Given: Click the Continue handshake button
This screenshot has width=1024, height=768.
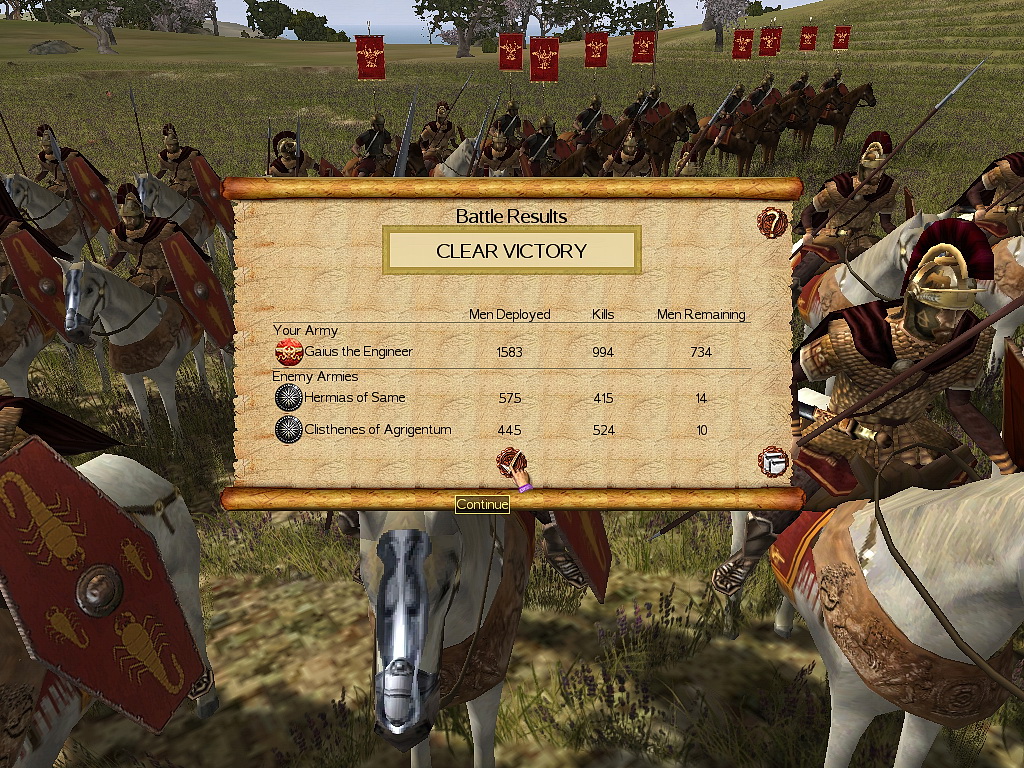Looking at the screenshot, I should point(511,463).
